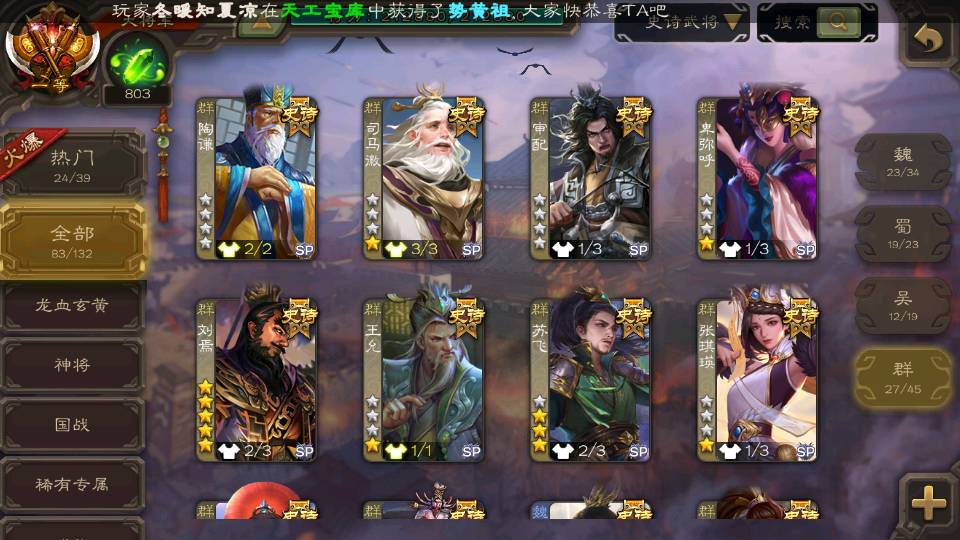Filter heroes by 魏 faction
This screenshot has width=960, height=540.
(x=903, y=161)
